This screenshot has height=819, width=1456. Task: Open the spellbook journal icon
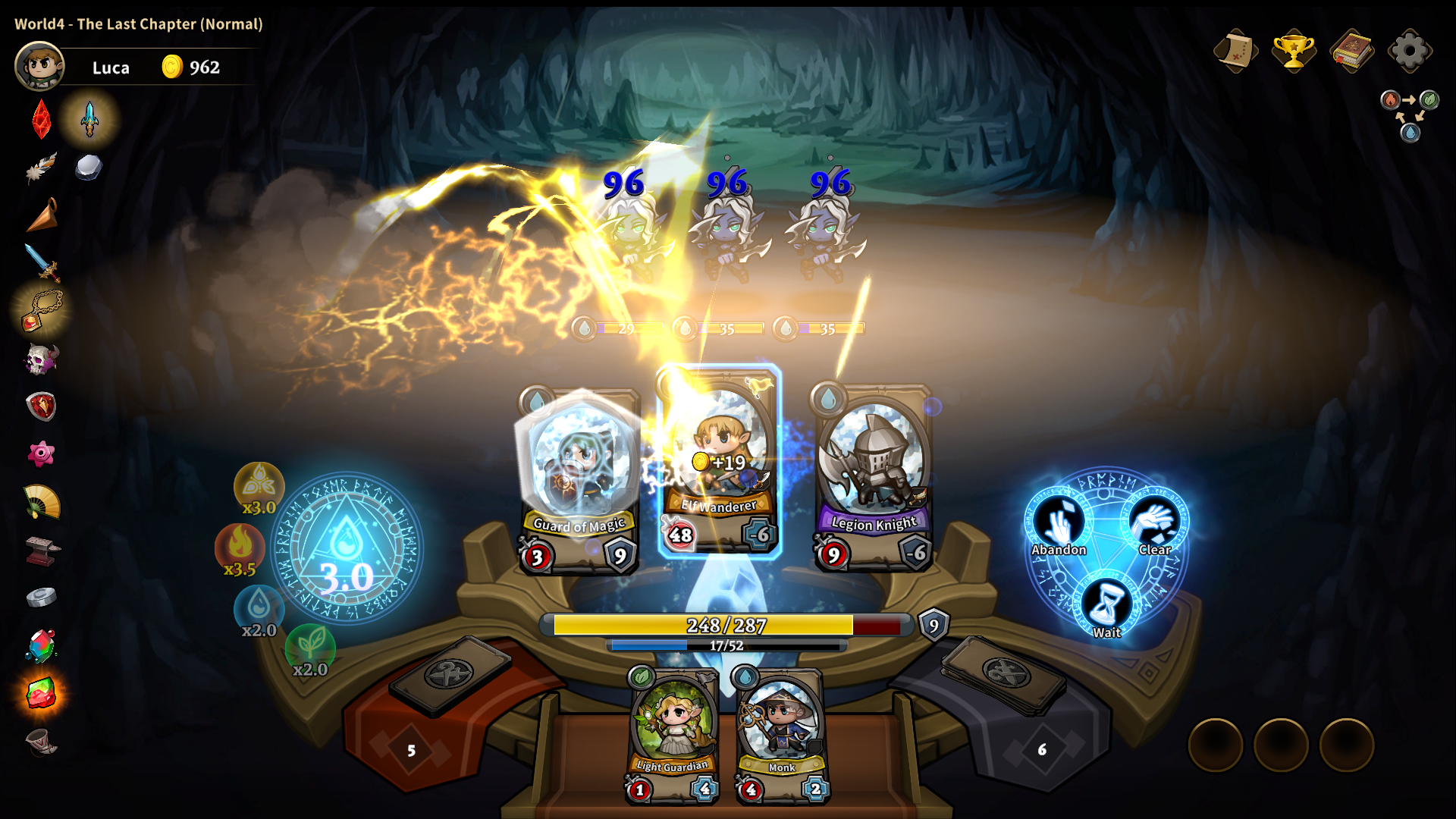1351,51
